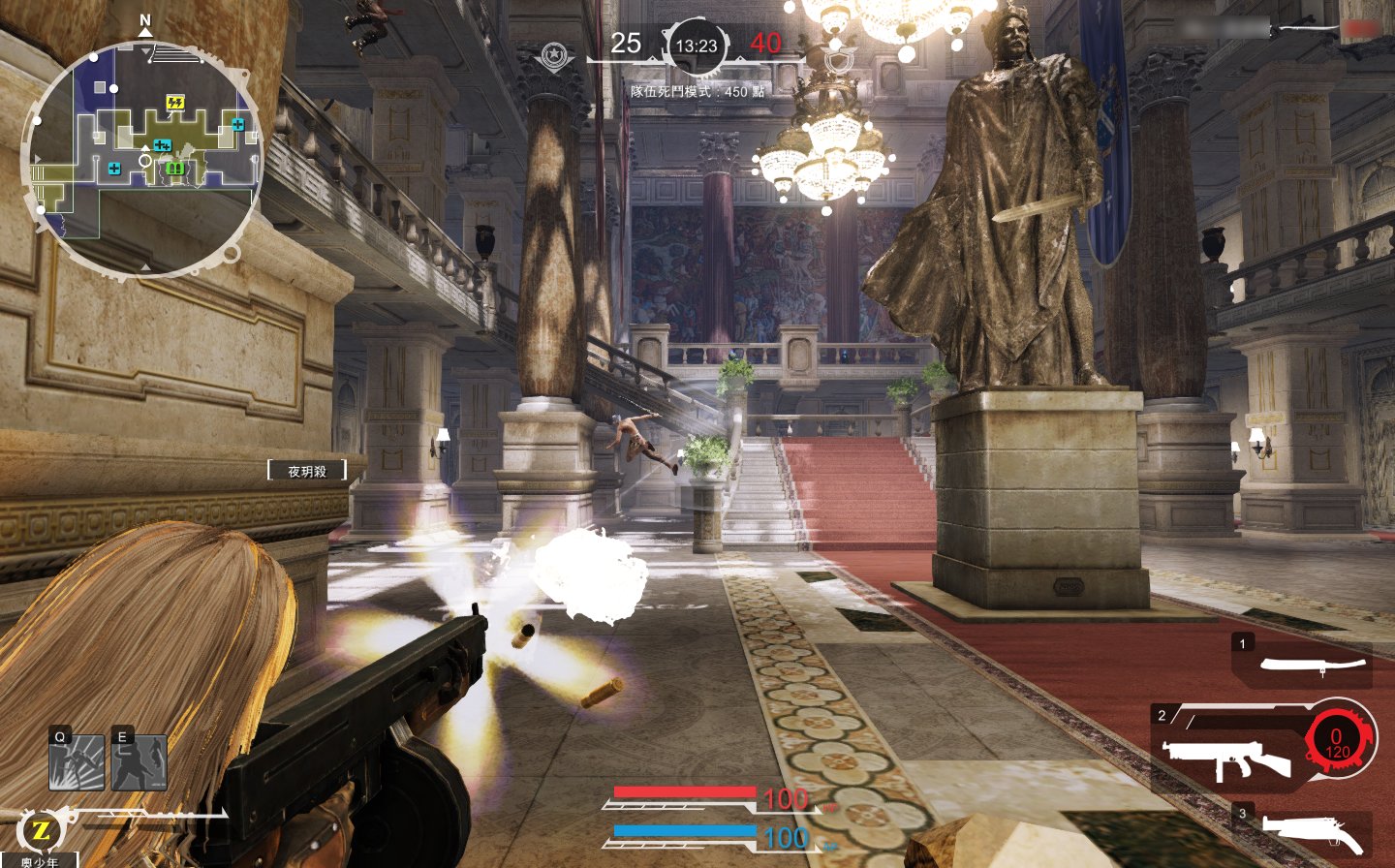
Task: Click the green marker on the minimap
Action: [x=174, y=169]
